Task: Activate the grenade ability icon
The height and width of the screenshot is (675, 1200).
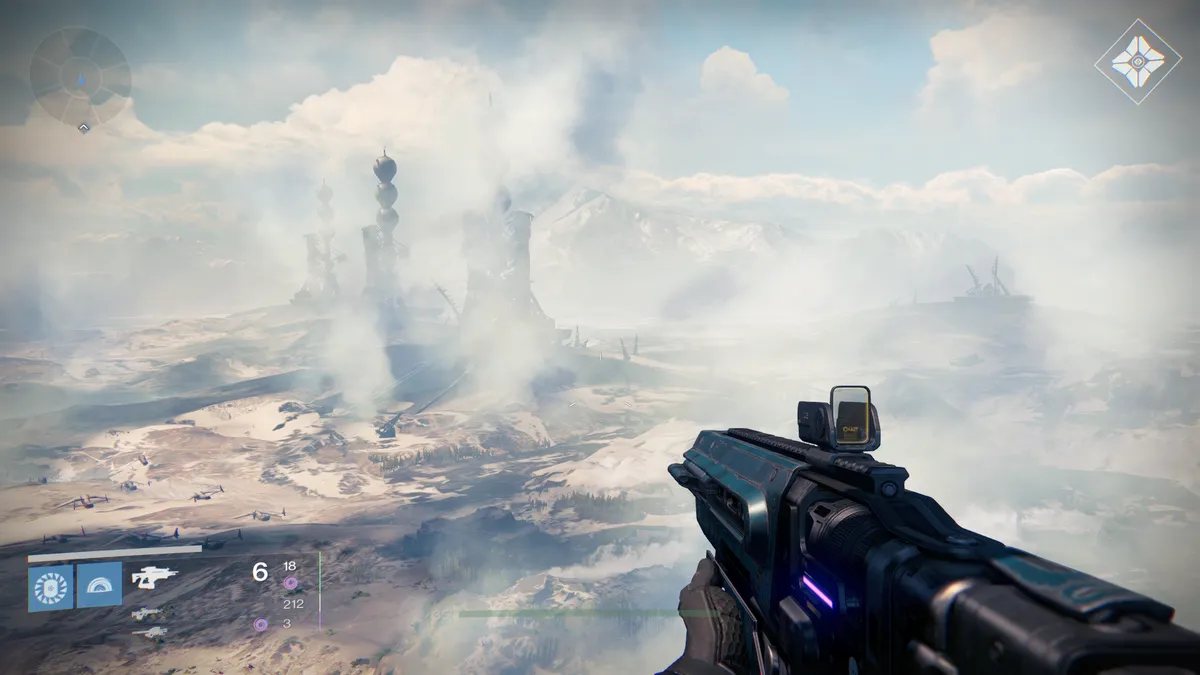Action: click(51, 587)
